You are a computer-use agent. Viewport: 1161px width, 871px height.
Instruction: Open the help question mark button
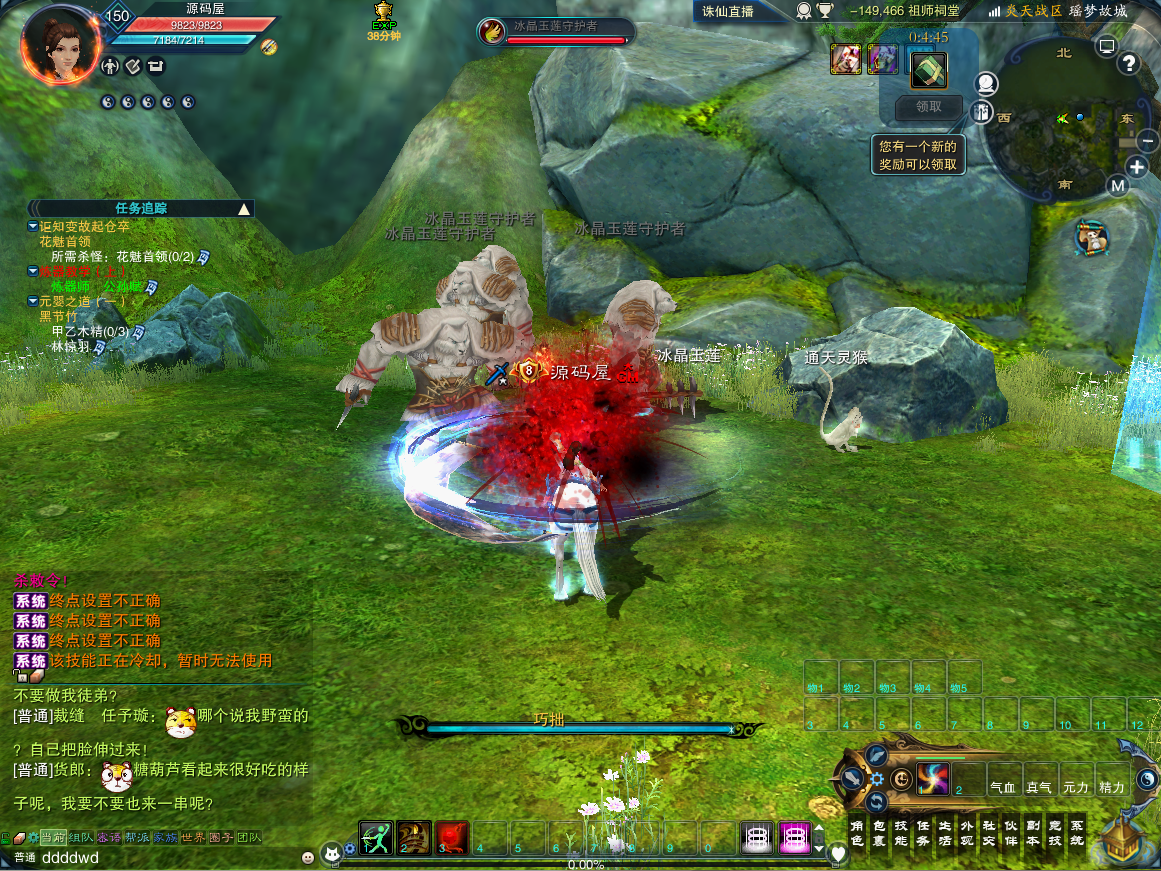1130,64
